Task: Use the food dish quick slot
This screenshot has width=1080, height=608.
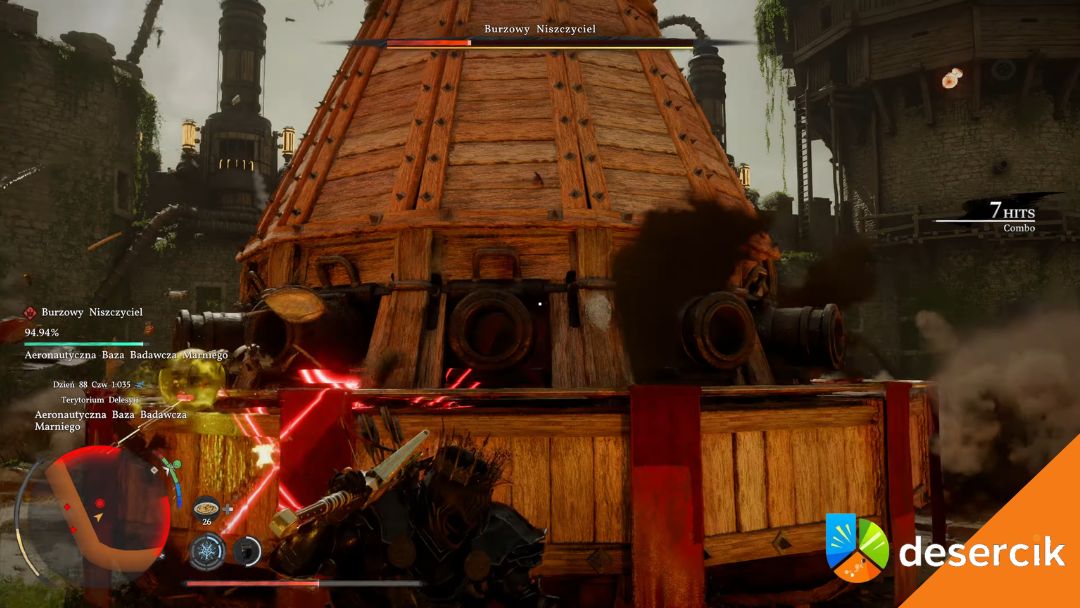Action: (207, 507)
